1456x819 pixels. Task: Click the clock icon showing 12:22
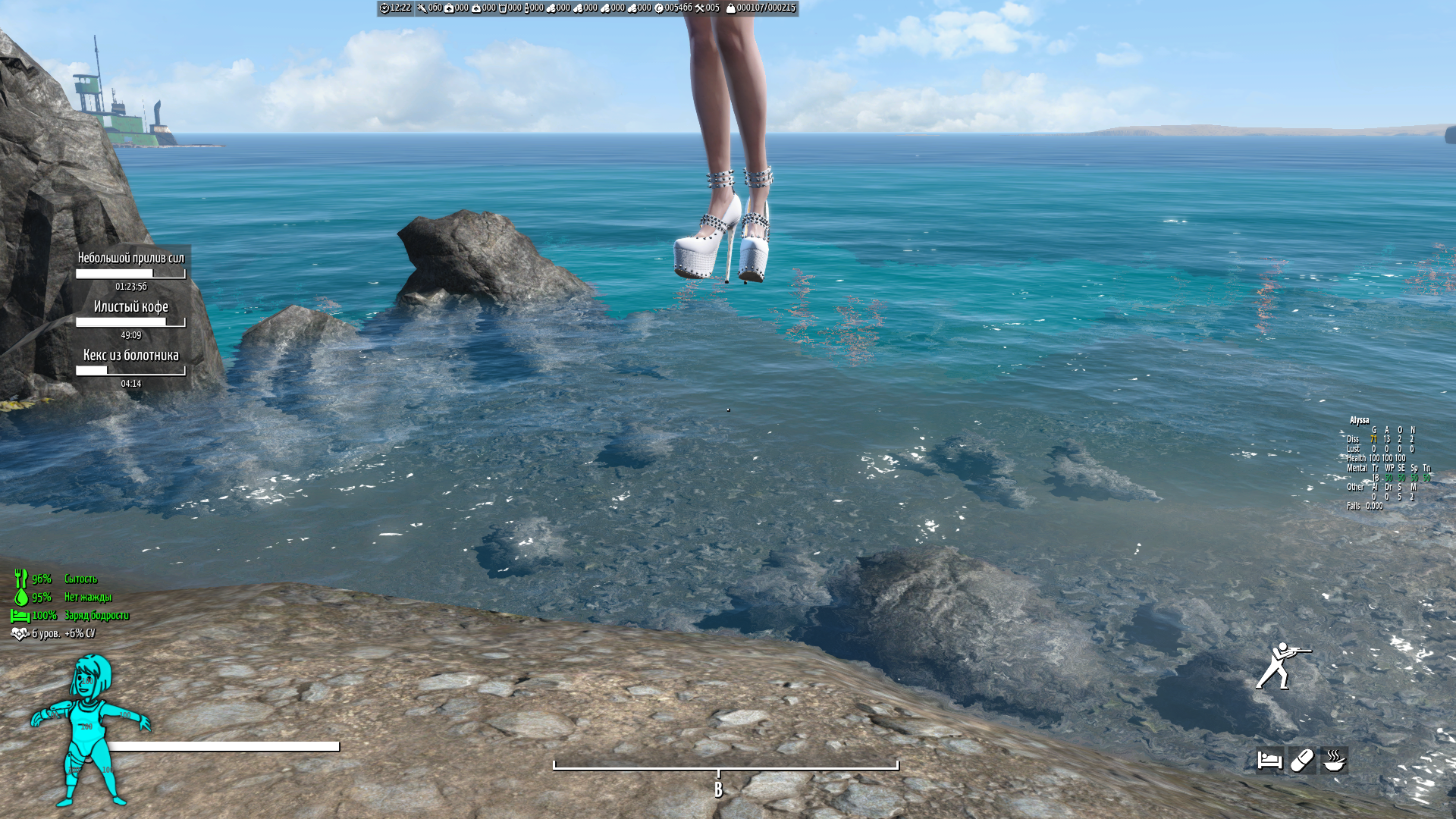coord(385,6)
